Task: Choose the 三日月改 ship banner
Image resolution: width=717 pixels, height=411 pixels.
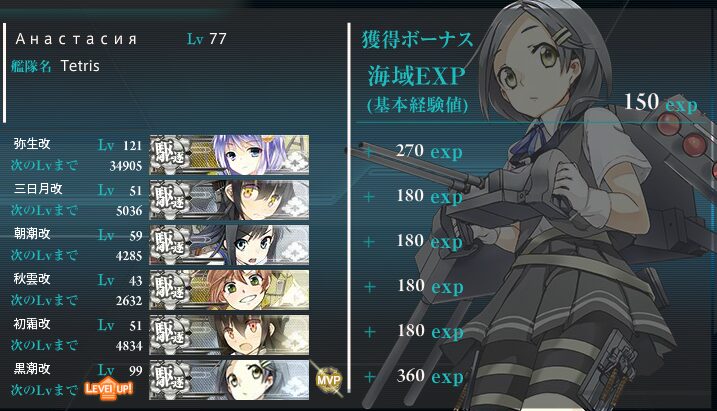Action: point(230,199)
